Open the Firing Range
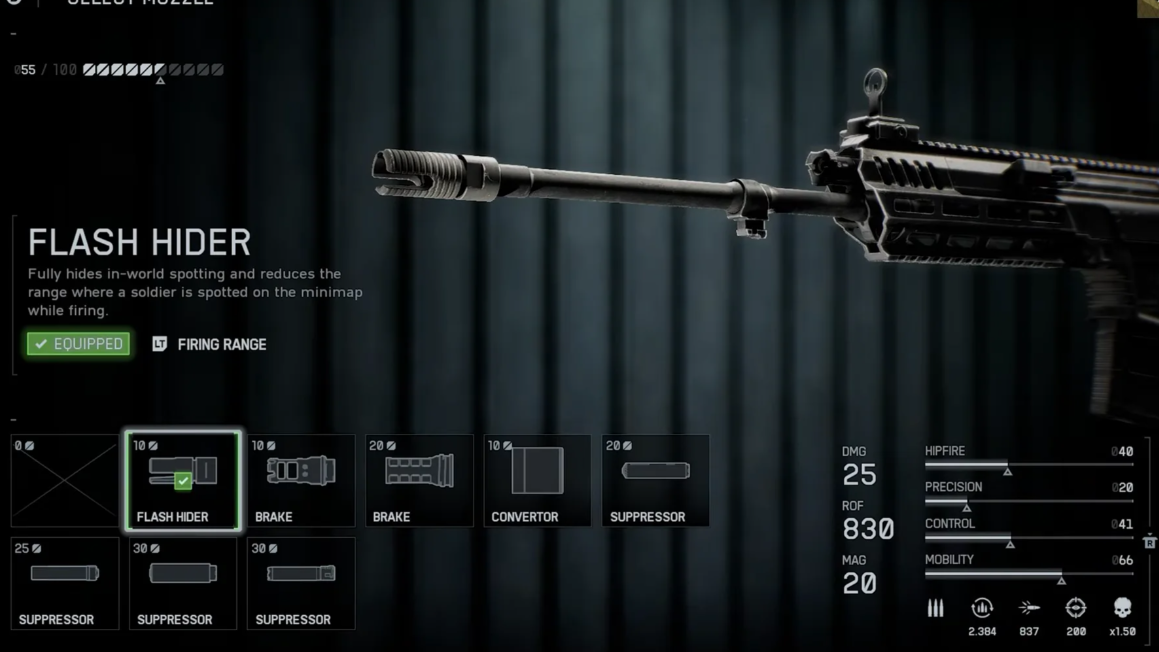Screen dimensions: 1159x652 (209, 344)
